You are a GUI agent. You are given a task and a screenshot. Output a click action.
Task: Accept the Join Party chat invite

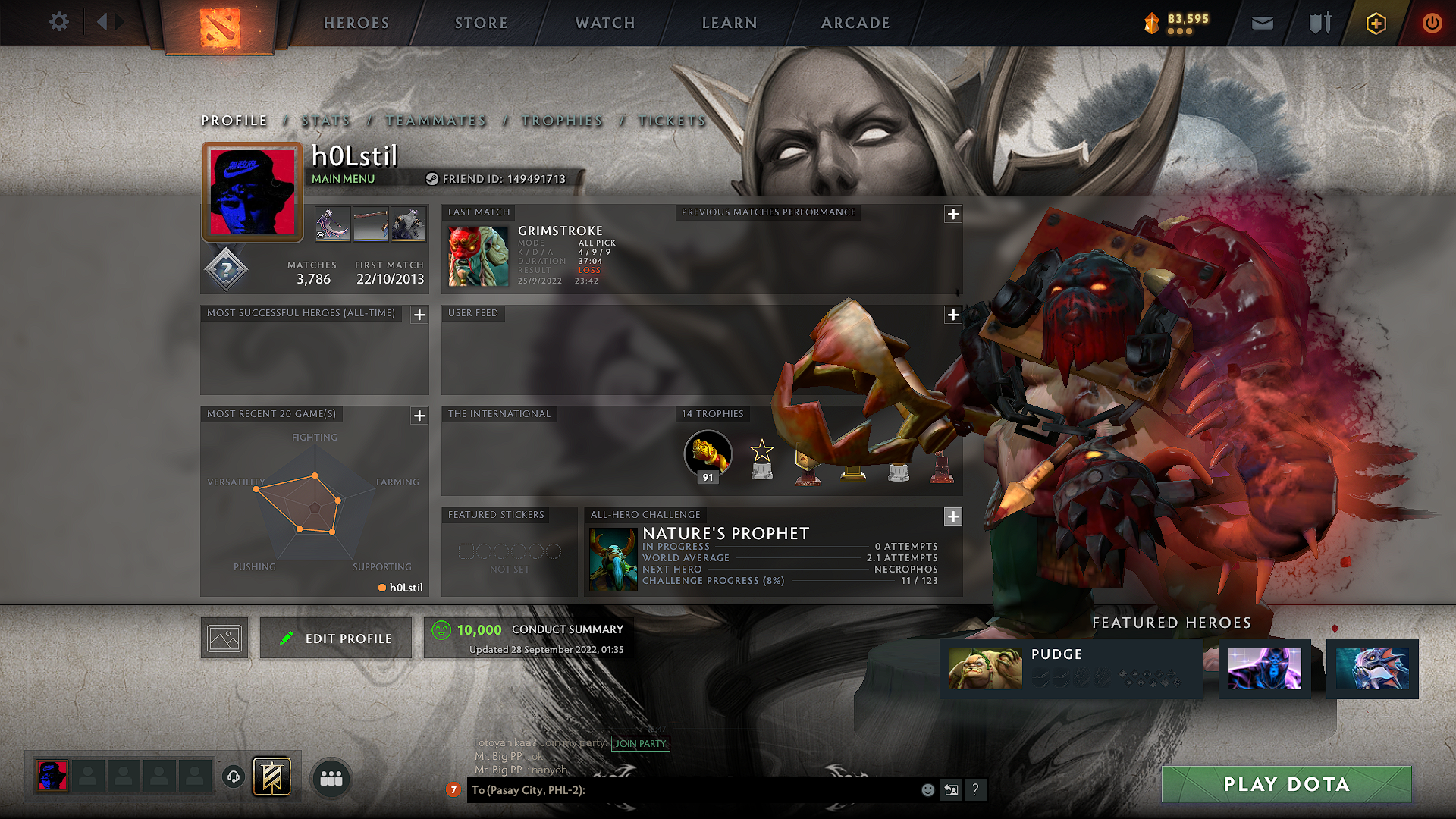pos(641,743)
